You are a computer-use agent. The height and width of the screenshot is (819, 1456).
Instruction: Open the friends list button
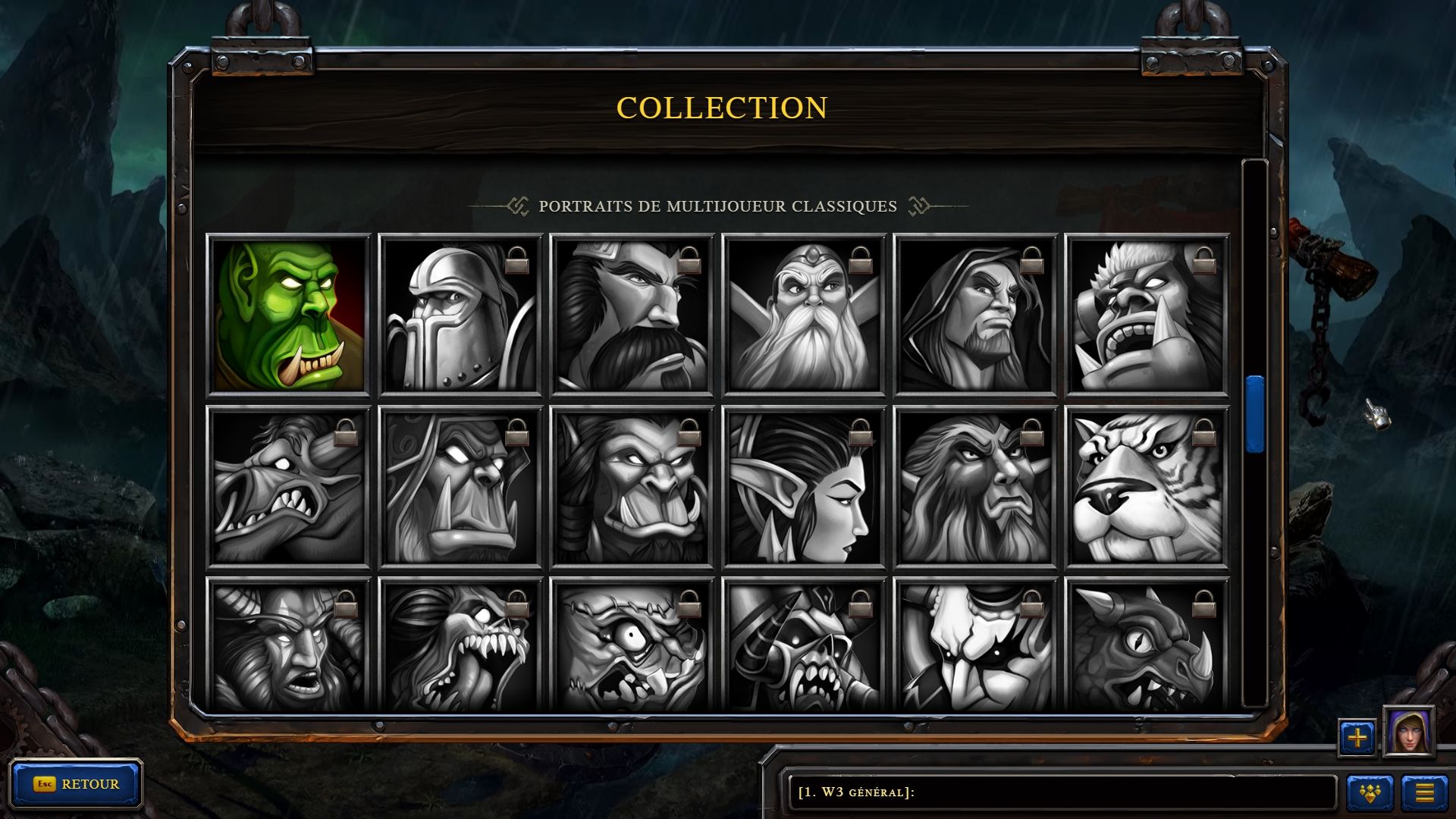click(1370, 793)
